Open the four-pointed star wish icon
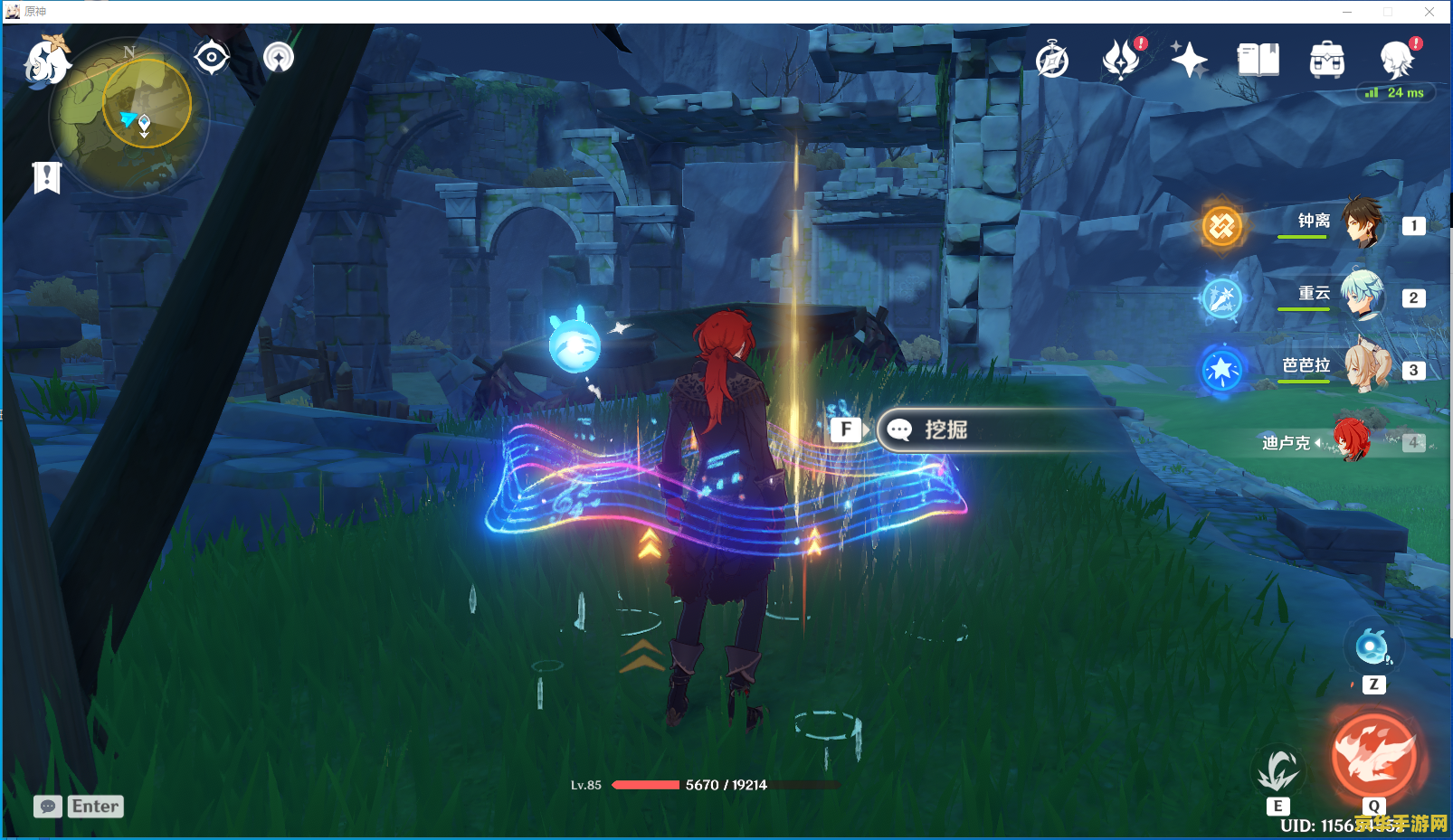Viewport: 1453px width, 840px height. (1189, 61)
